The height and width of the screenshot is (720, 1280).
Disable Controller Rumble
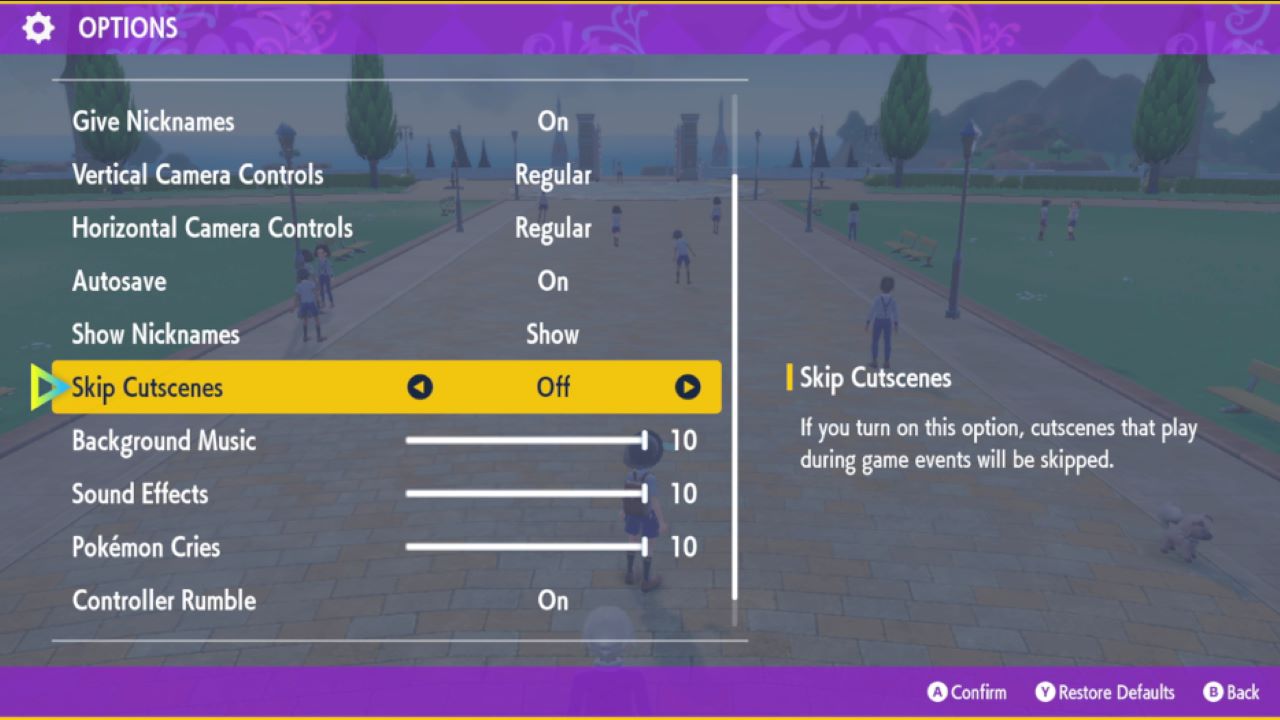point(552,601)
